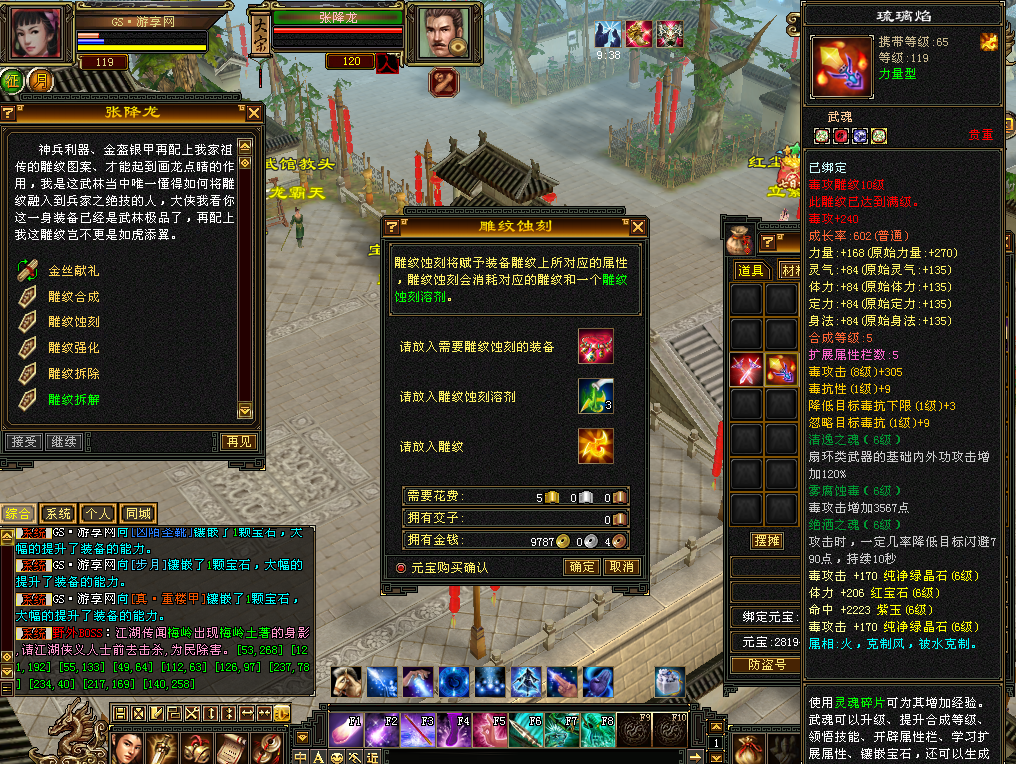Close the 雕纹蚀刻 window
Screen dimensions: 1016x764
point(637,227)
